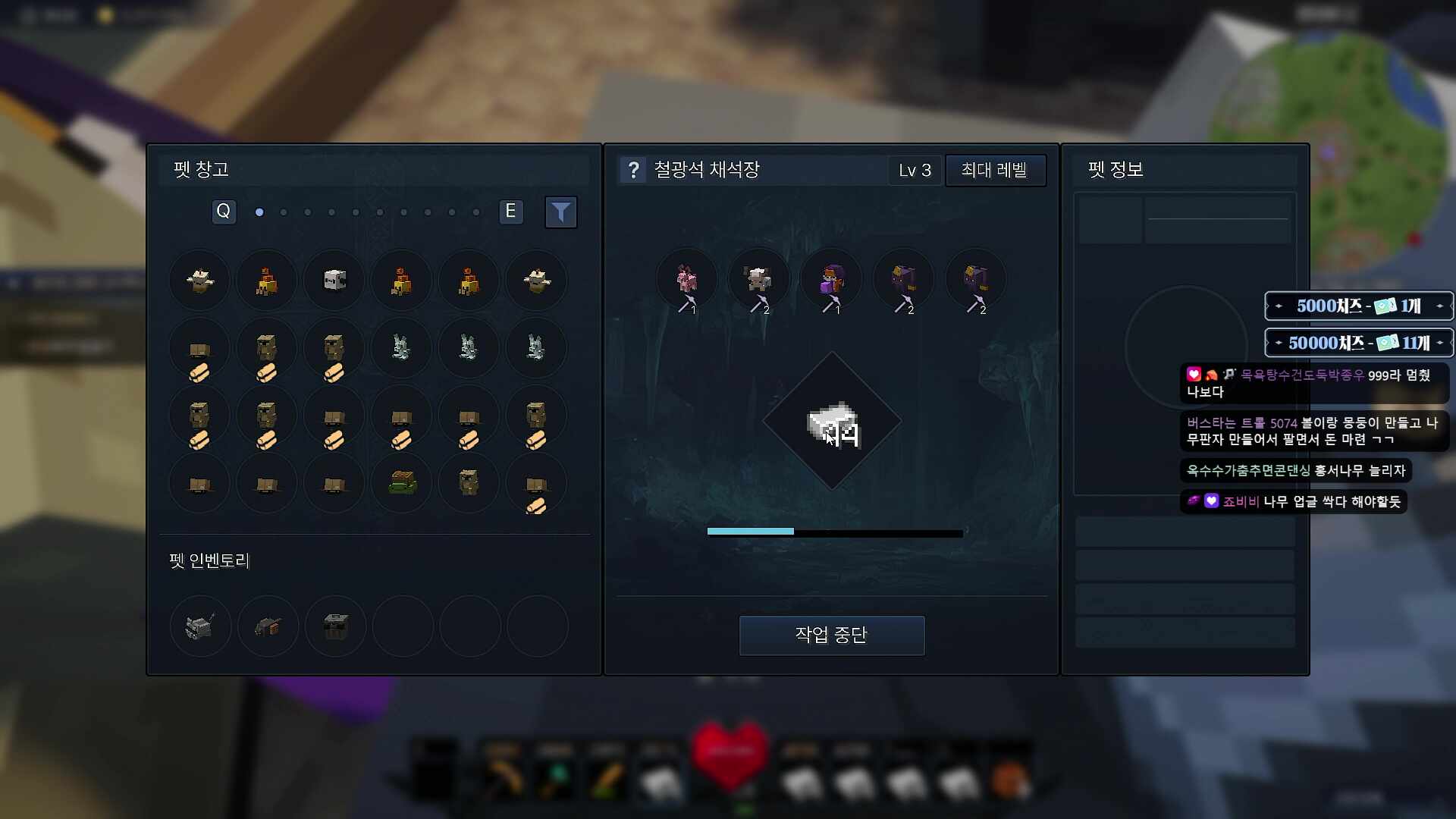Select the green backpack pet in storage
The width and height of the screenshot is (1456, 819).
point(401,482)
